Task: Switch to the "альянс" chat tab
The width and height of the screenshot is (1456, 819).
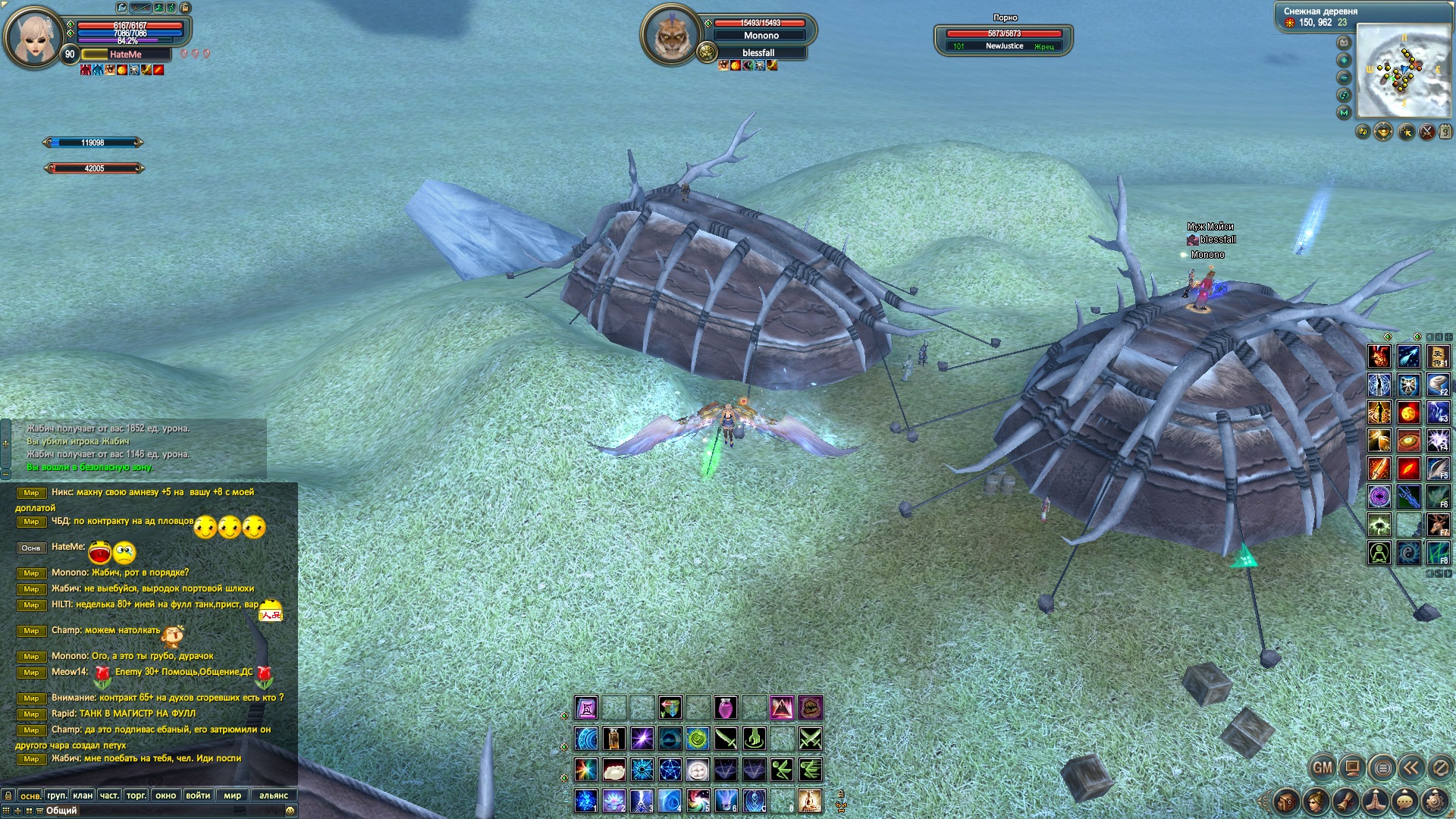Action: click(x=274, y=795)
